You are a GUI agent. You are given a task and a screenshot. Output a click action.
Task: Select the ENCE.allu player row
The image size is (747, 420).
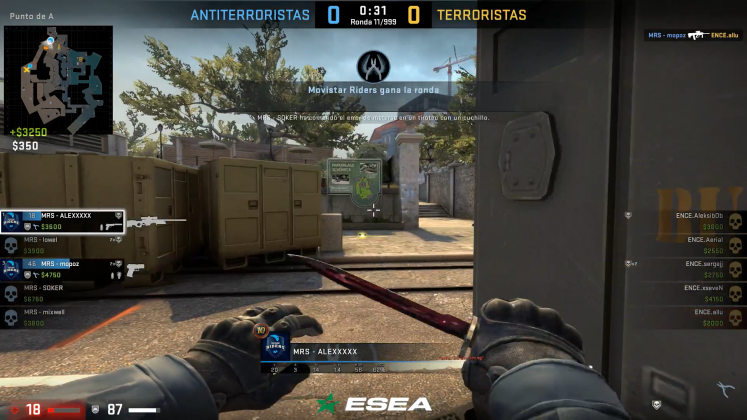(x=690, y=317)
